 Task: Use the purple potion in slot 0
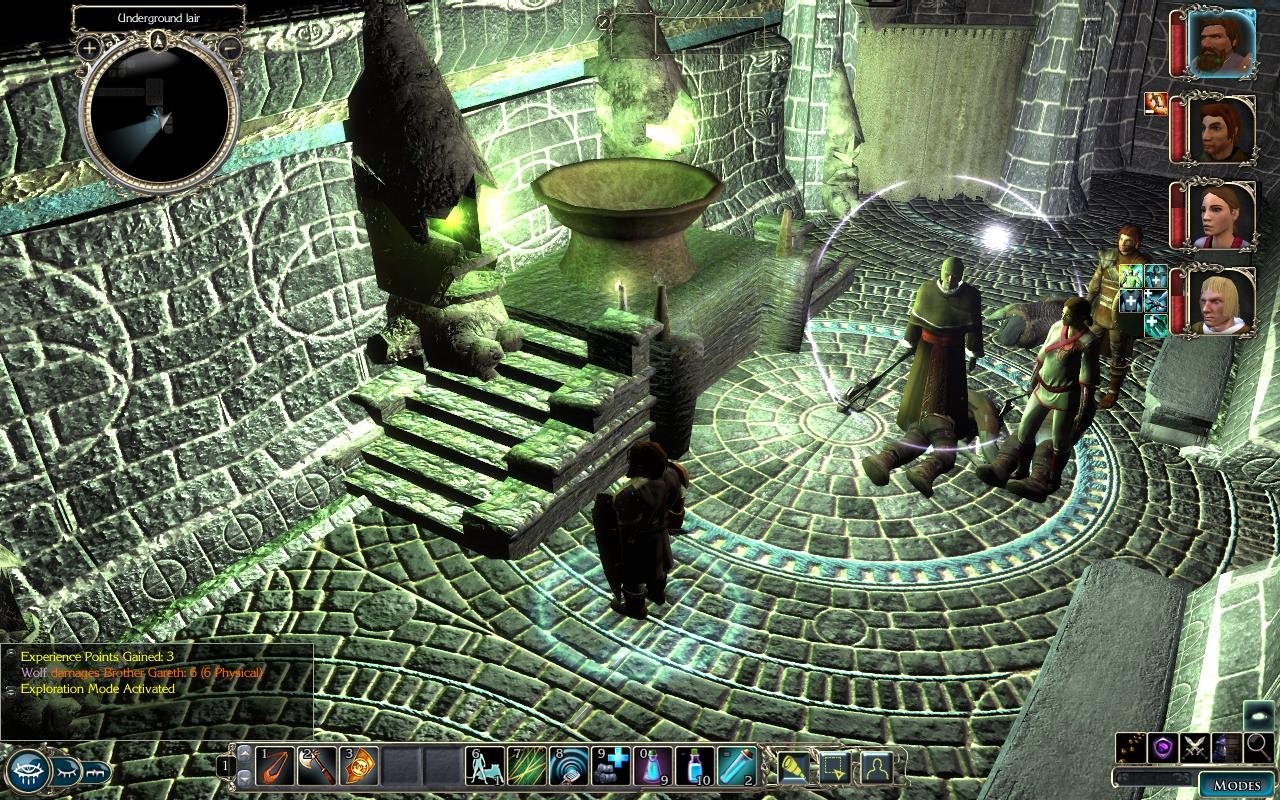pyautogui.click(x=652, y=766)
